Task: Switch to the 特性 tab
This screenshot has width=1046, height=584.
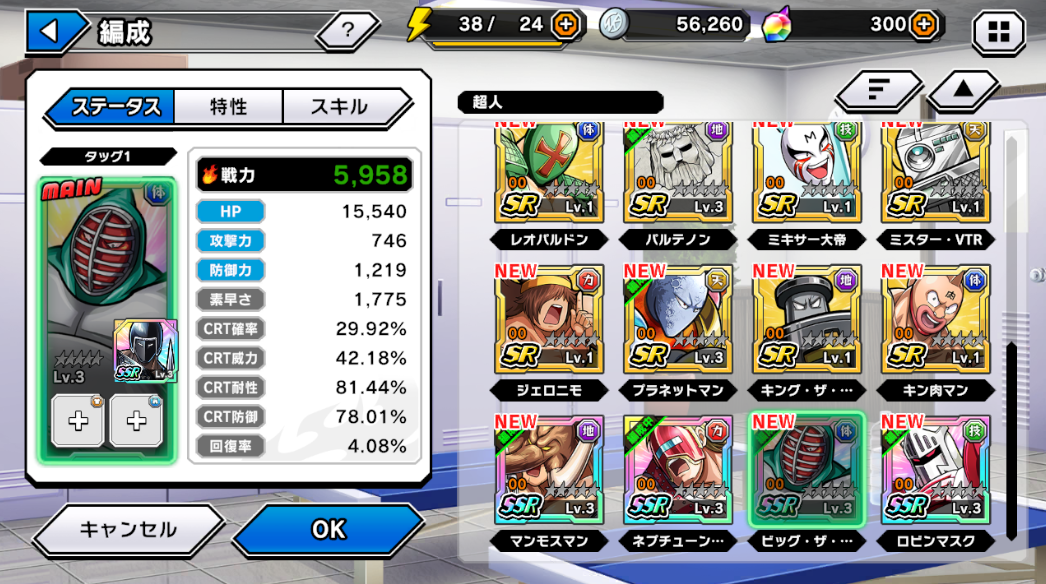Action: [x=228, y=107]
